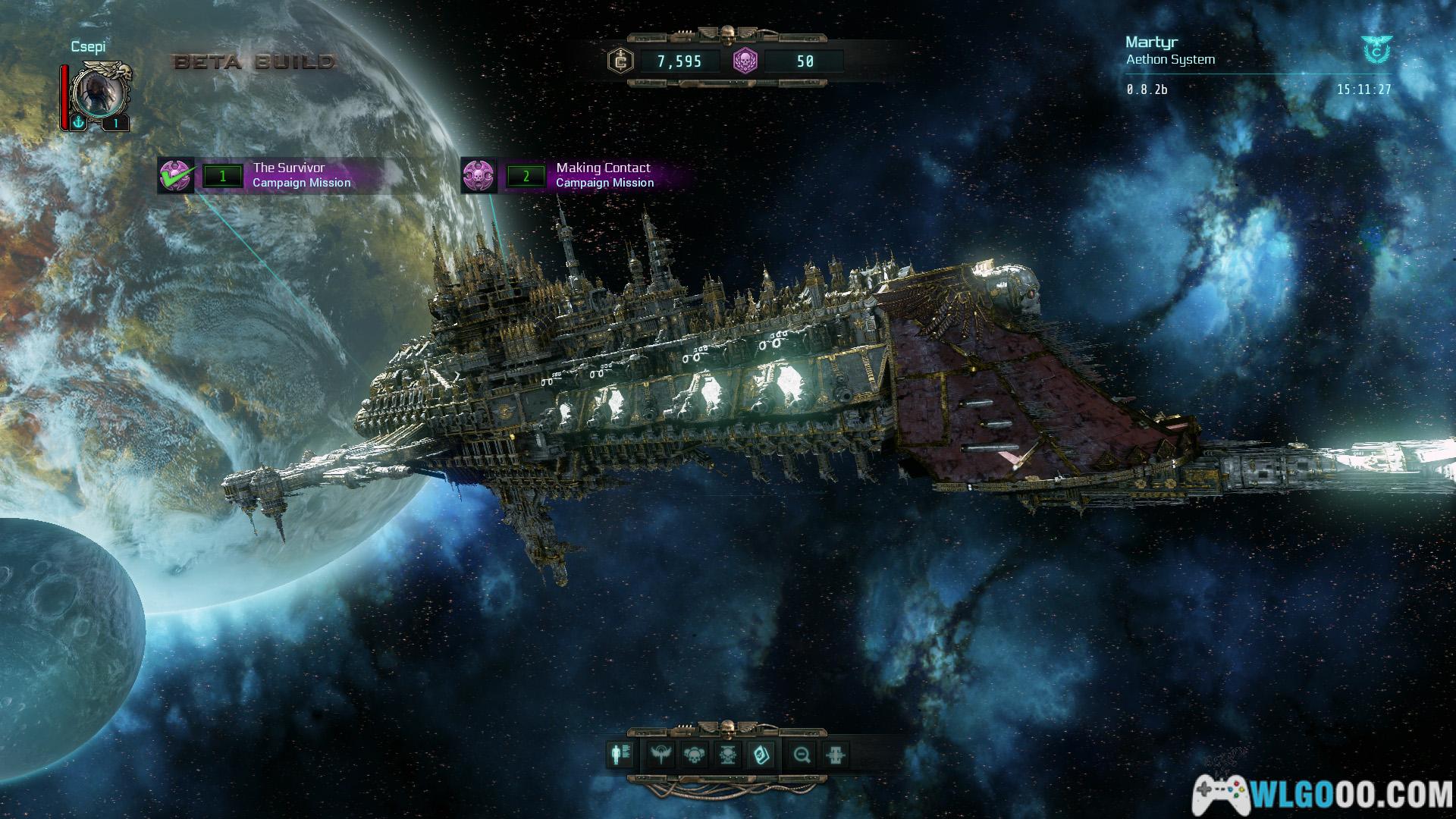The height and width of the screenshot is (819, 1456).
Task: Zoom out with the magnifier button
Action: coord(802,755)
